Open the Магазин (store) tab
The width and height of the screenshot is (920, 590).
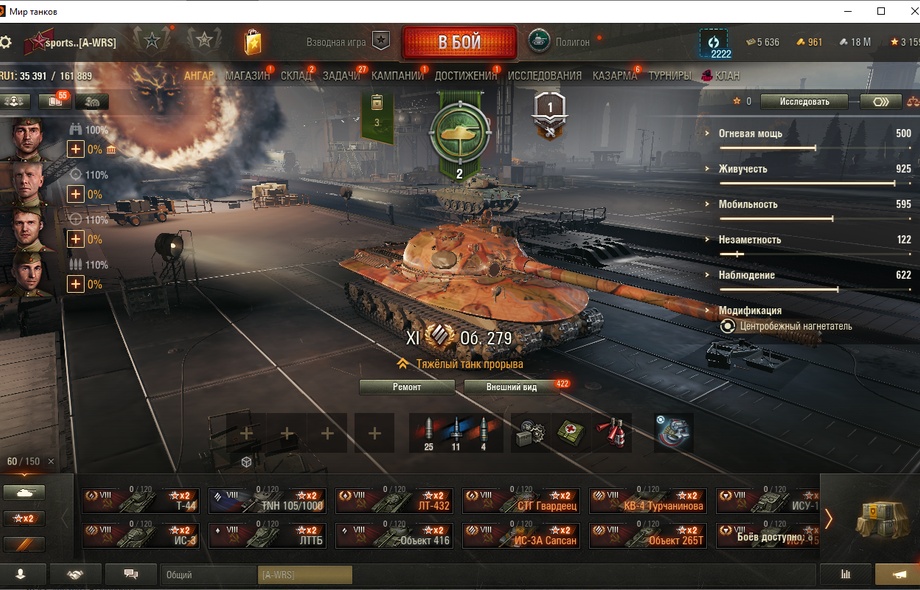coord(247,75)
